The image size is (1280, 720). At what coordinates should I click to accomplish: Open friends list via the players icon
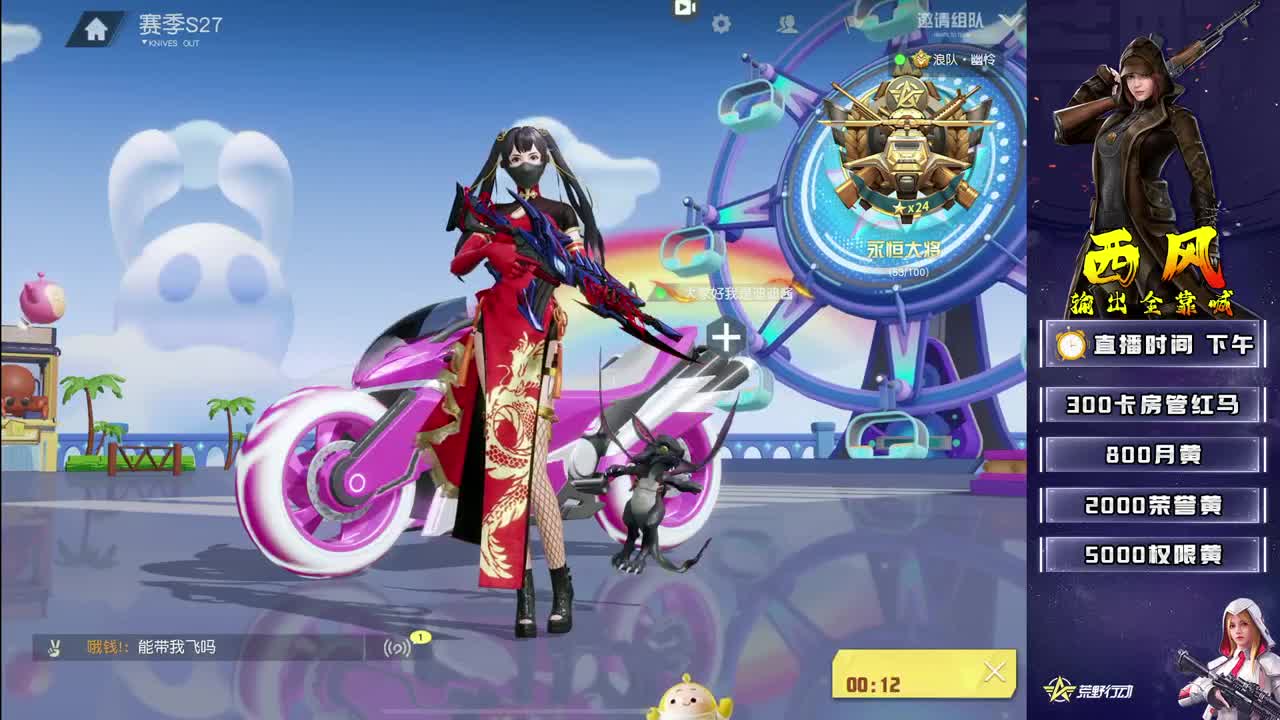[x=789, y=22]
